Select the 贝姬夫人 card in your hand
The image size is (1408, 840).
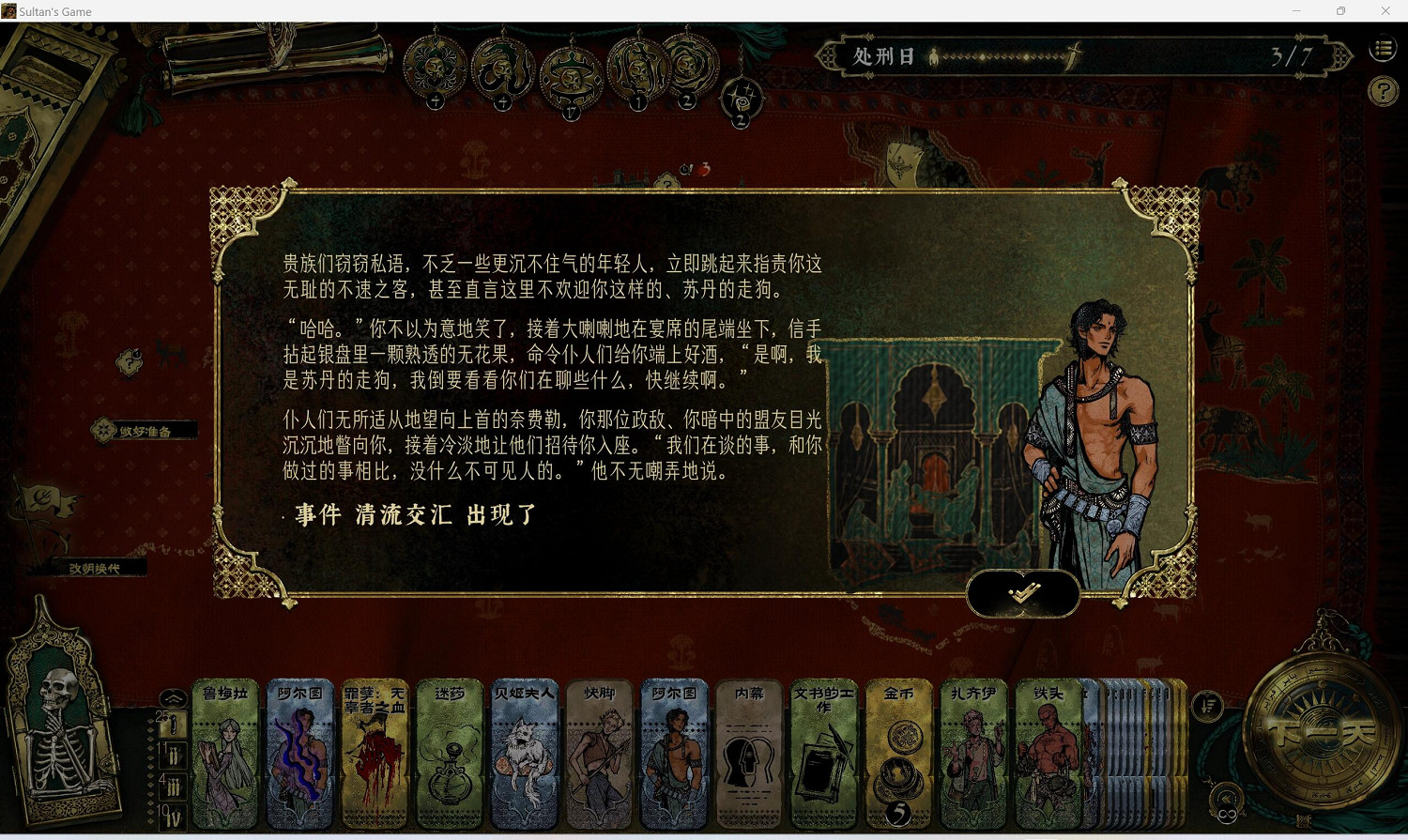(524, 751)
